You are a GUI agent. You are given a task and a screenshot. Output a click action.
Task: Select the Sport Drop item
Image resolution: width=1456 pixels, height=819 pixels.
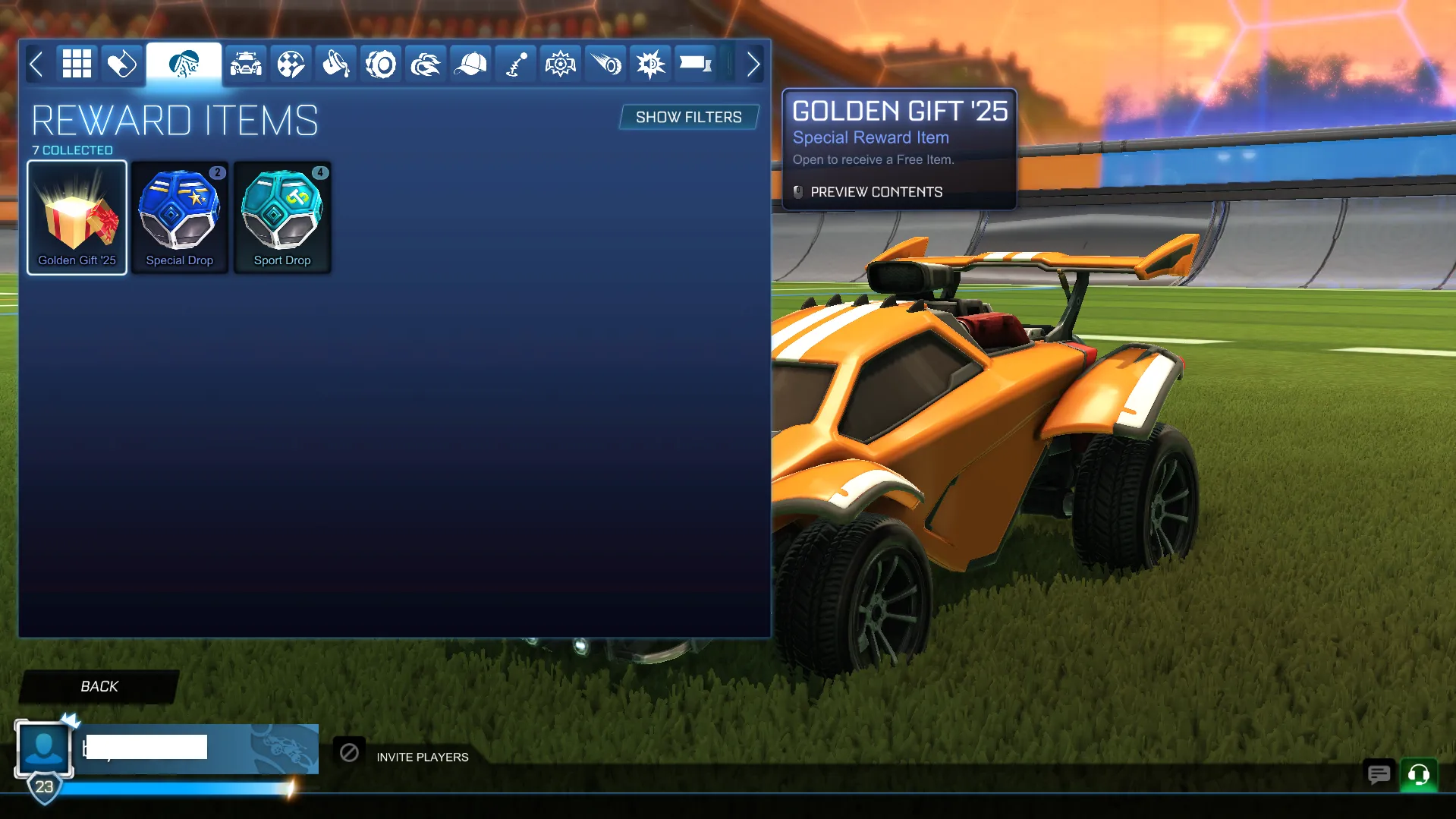click(x=281, y=217)
